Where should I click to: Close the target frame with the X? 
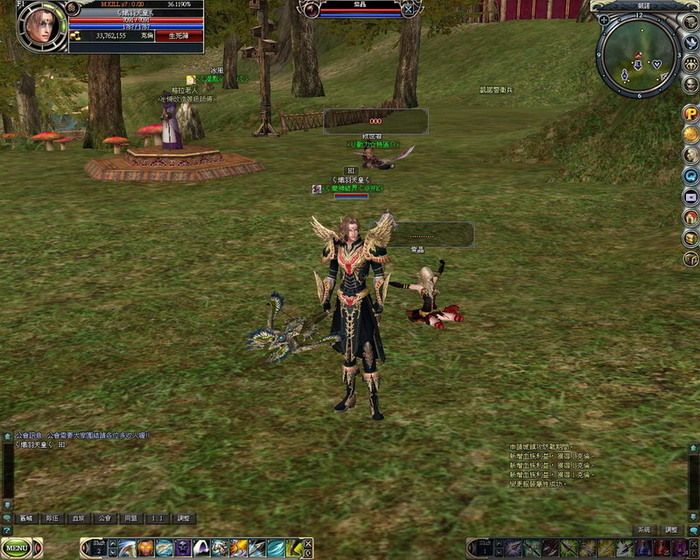[408, 9]
